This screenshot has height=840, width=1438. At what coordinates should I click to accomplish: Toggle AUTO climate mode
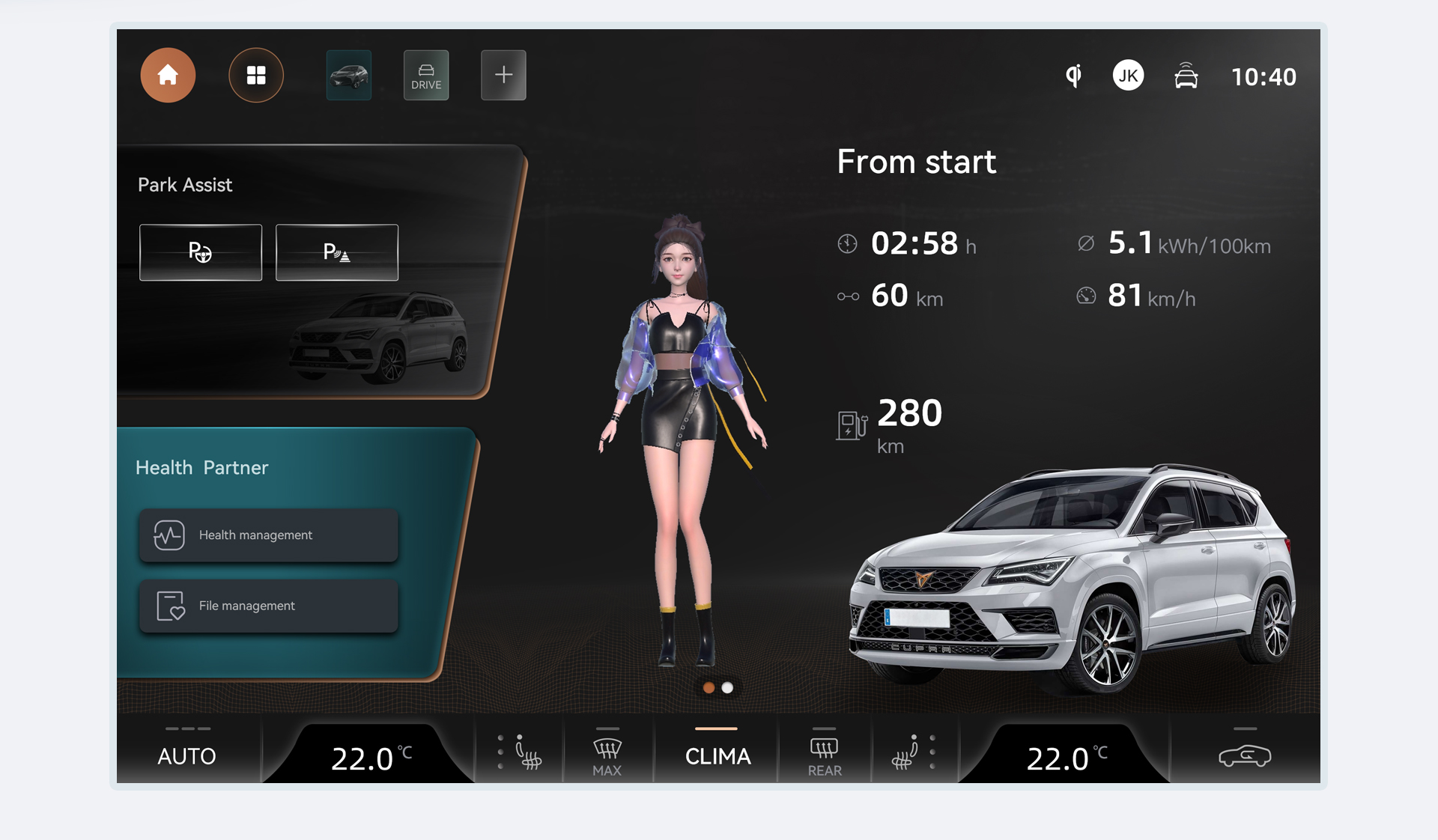click(187, 755)
